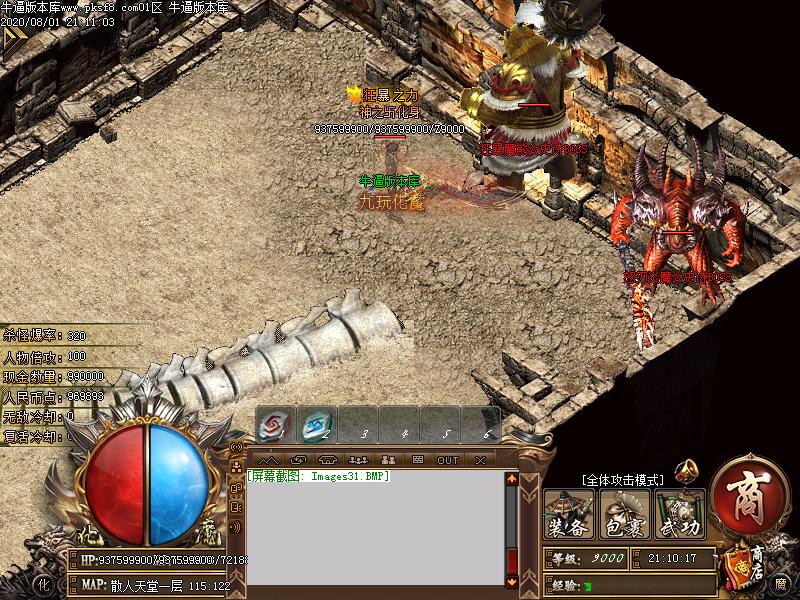Open the 商店 store flag button
Image resolution: width=800 pixels, height=600 pixels.
tap(748, 562)
